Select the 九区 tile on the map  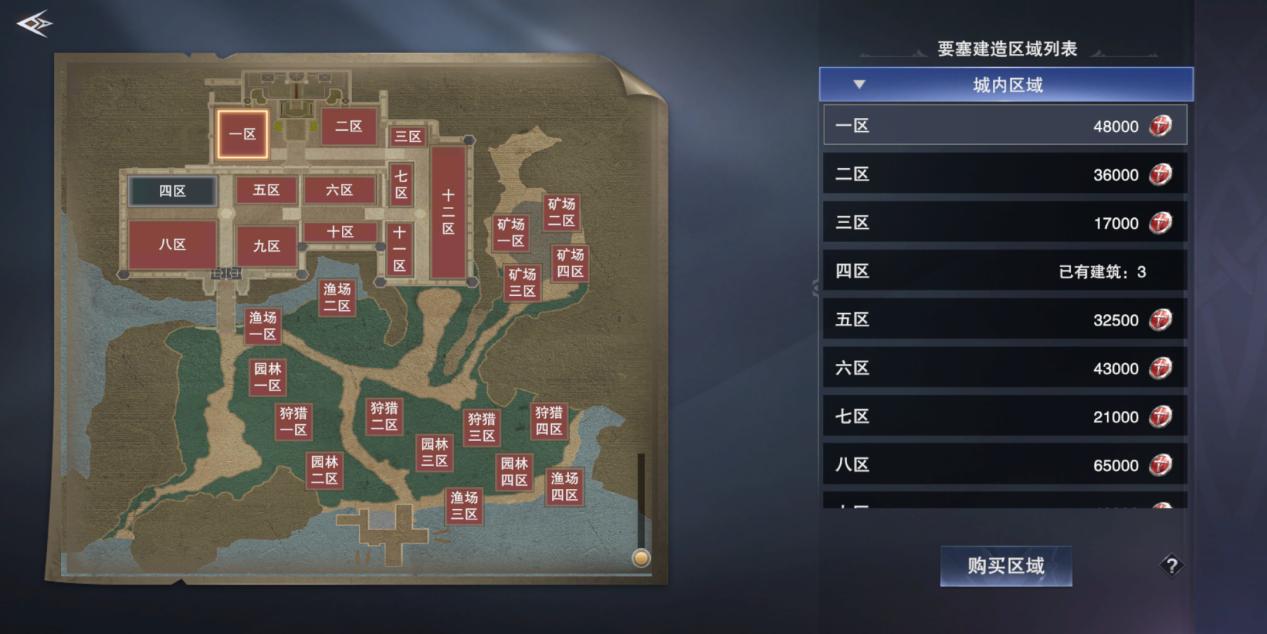[267, 246]
